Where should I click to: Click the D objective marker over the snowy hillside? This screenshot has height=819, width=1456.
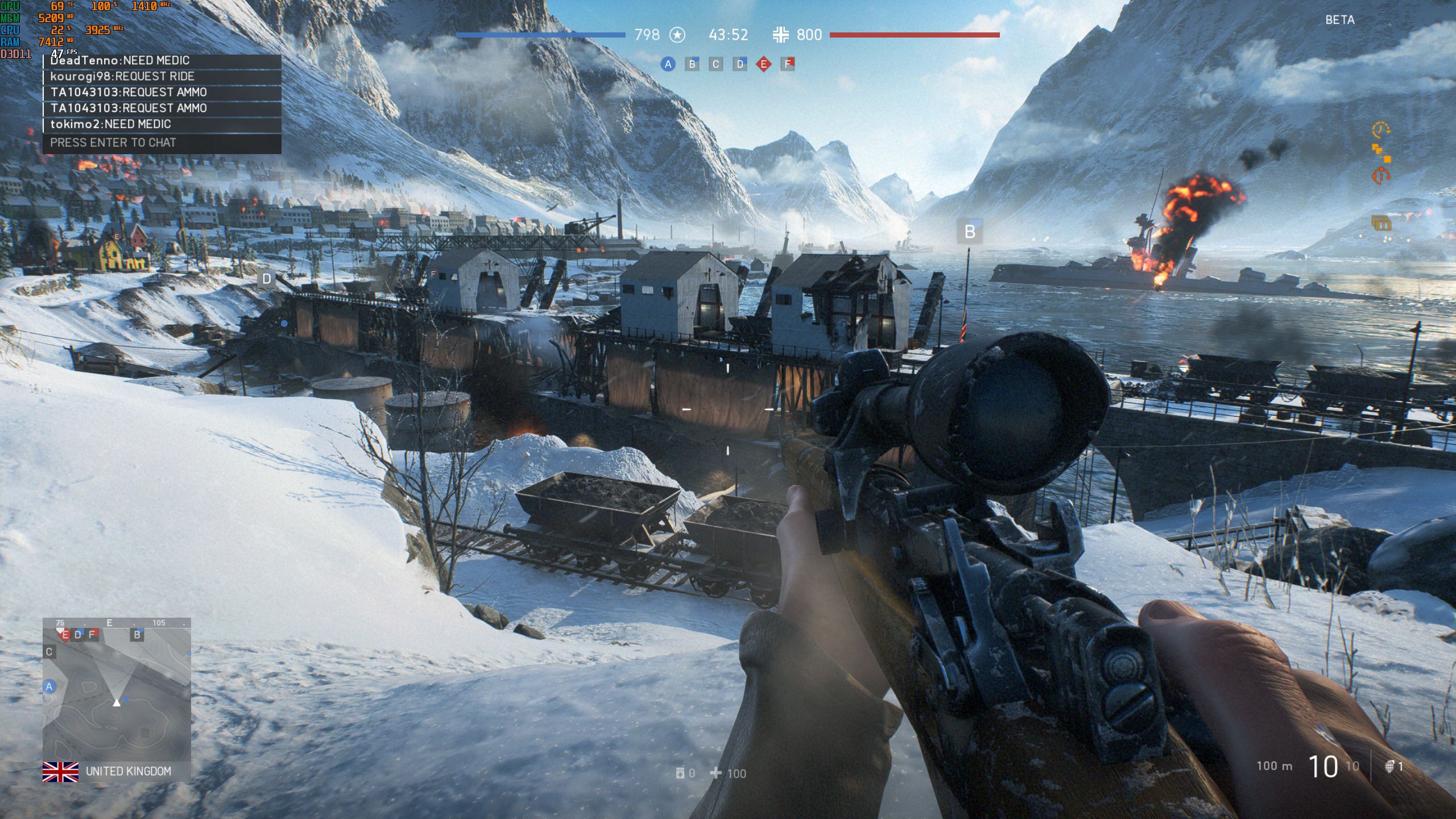[266, 279]
